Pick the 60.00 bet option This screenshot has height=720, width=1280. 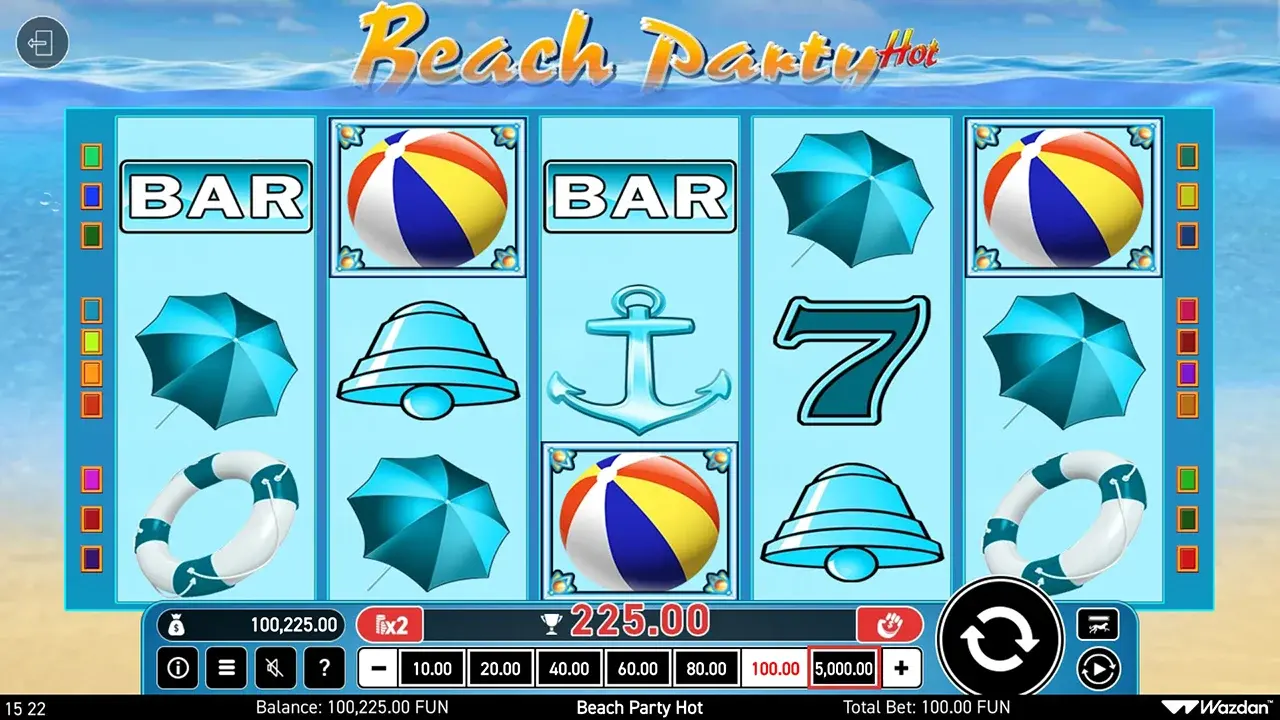click(x=638, y=668)
